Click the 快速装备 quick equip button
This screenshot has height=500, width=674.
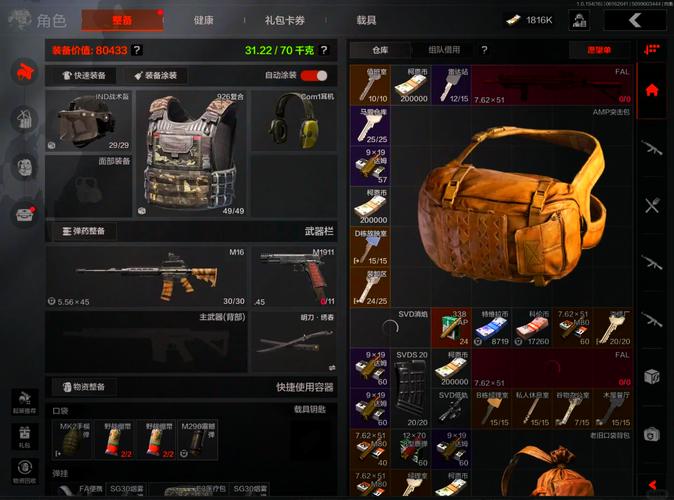(89, 75)
